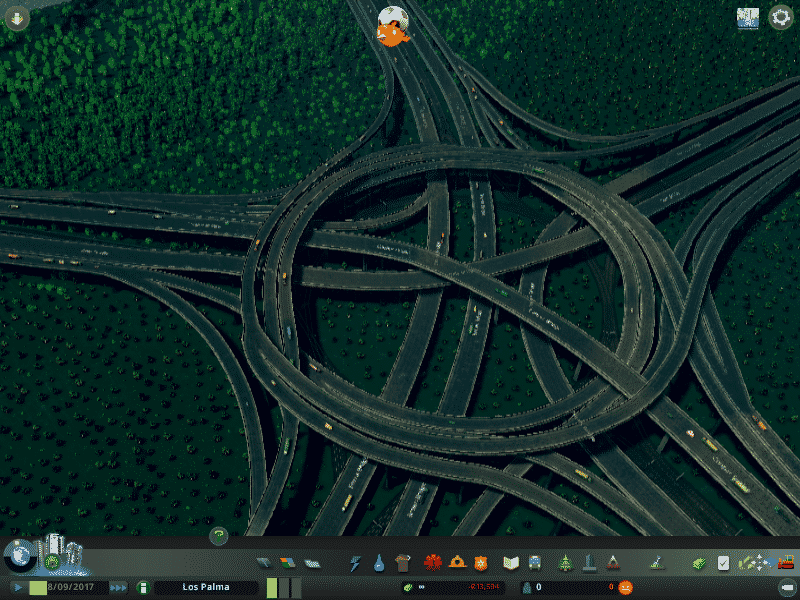The height and width of the screenshot is (600, 800).
Task: Open the Chirper bird notification
Action: pyautogui.click(x=391, y=27)
